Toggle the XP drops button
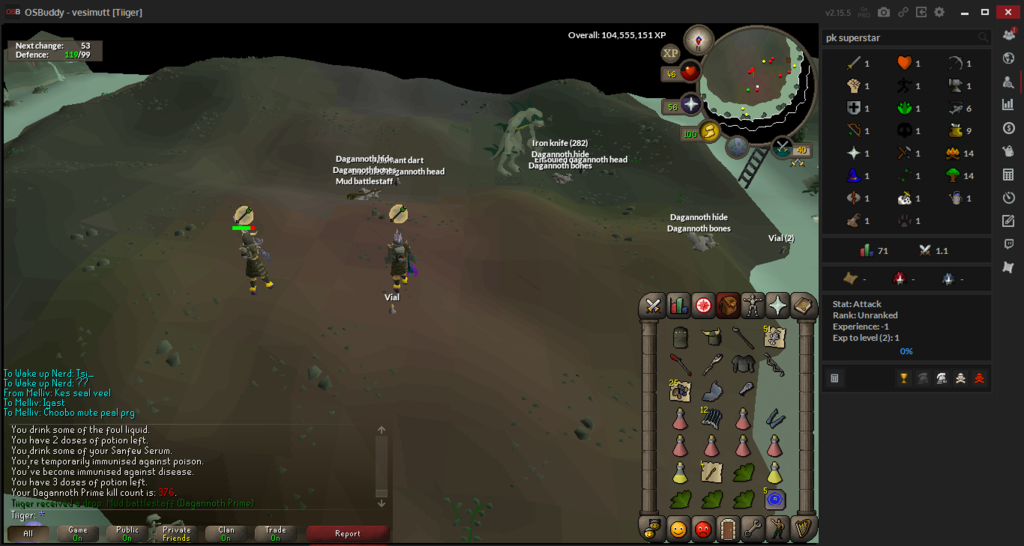 click(670, 53)
